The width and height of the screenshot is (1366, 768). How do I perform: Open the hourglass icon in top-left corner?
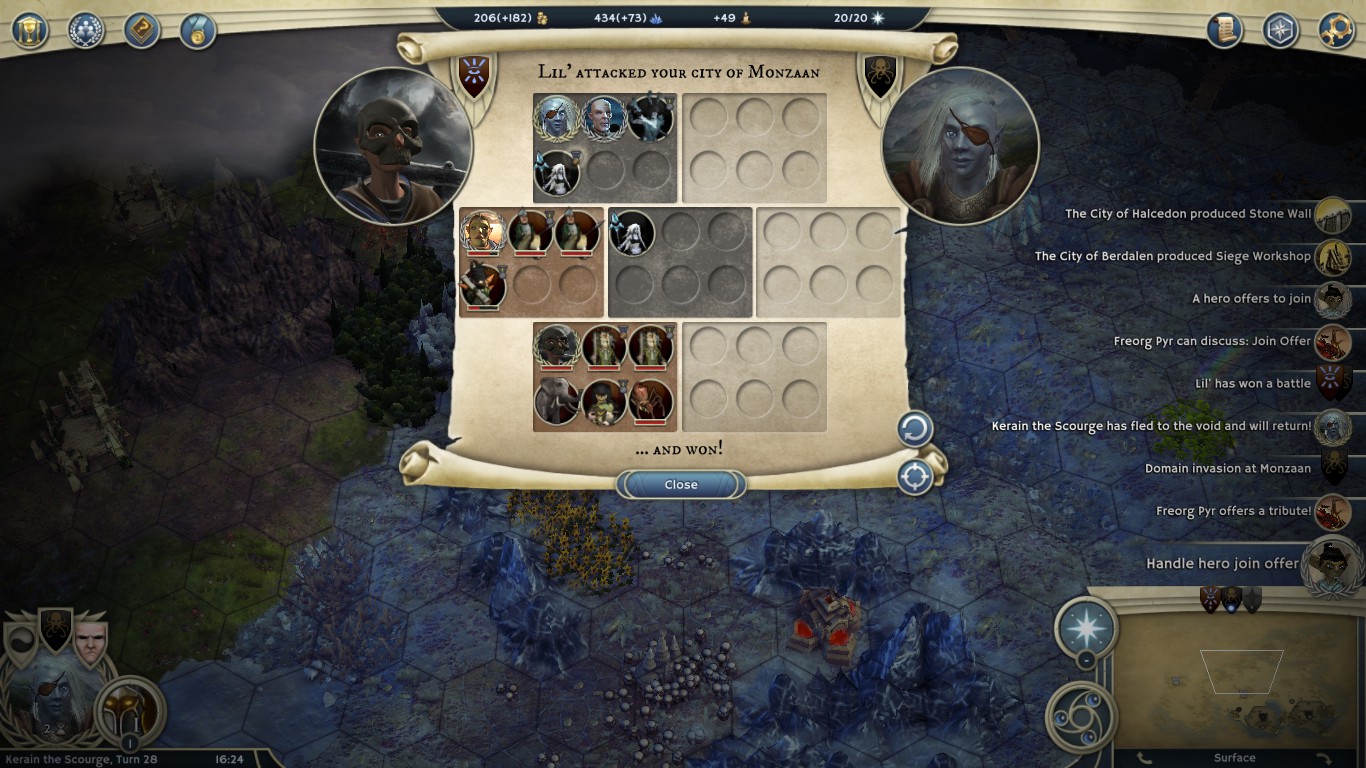30,30
